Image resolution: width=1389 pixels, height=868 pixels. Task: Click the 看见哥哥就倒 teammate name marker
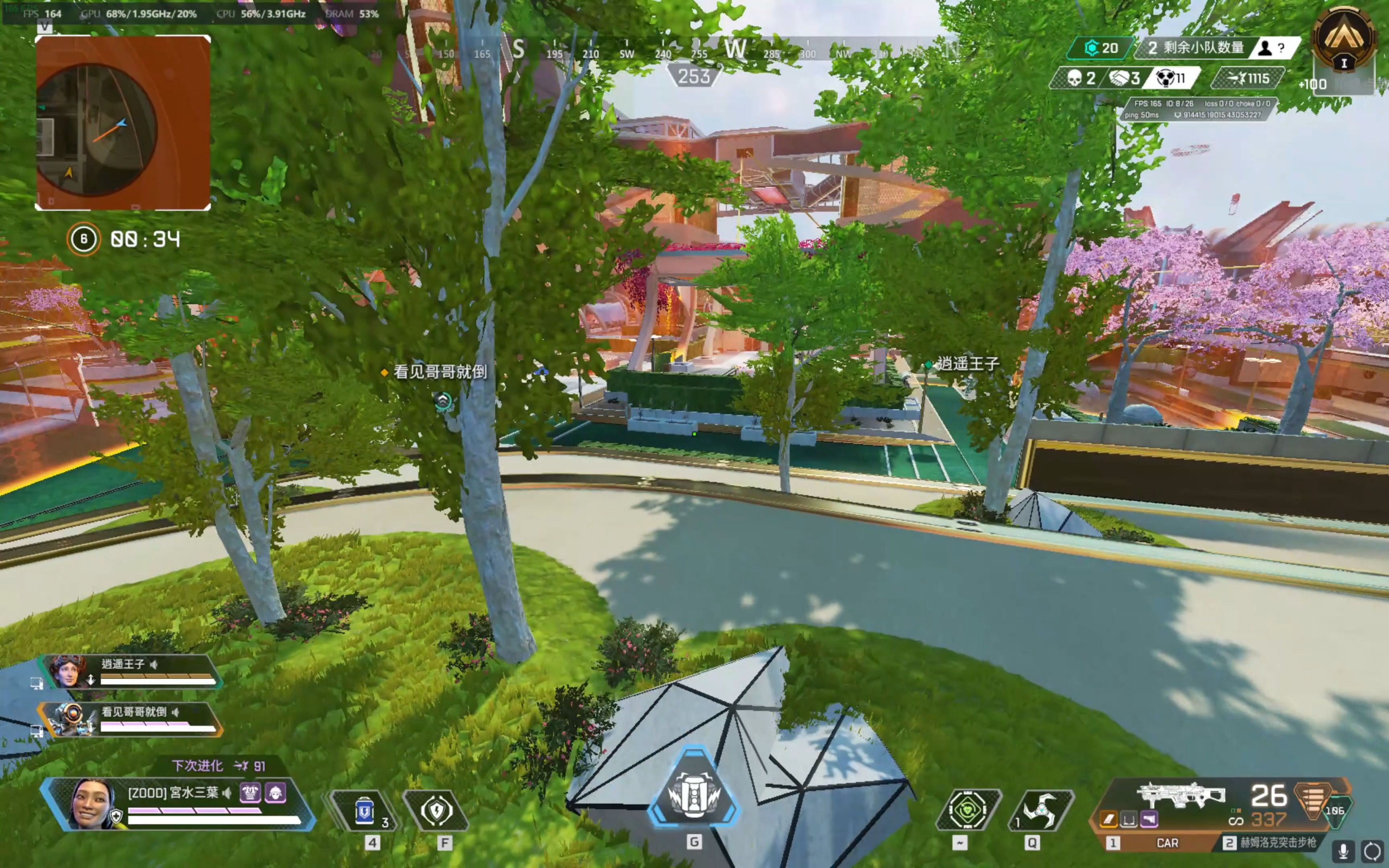click(x=440, y=372)
